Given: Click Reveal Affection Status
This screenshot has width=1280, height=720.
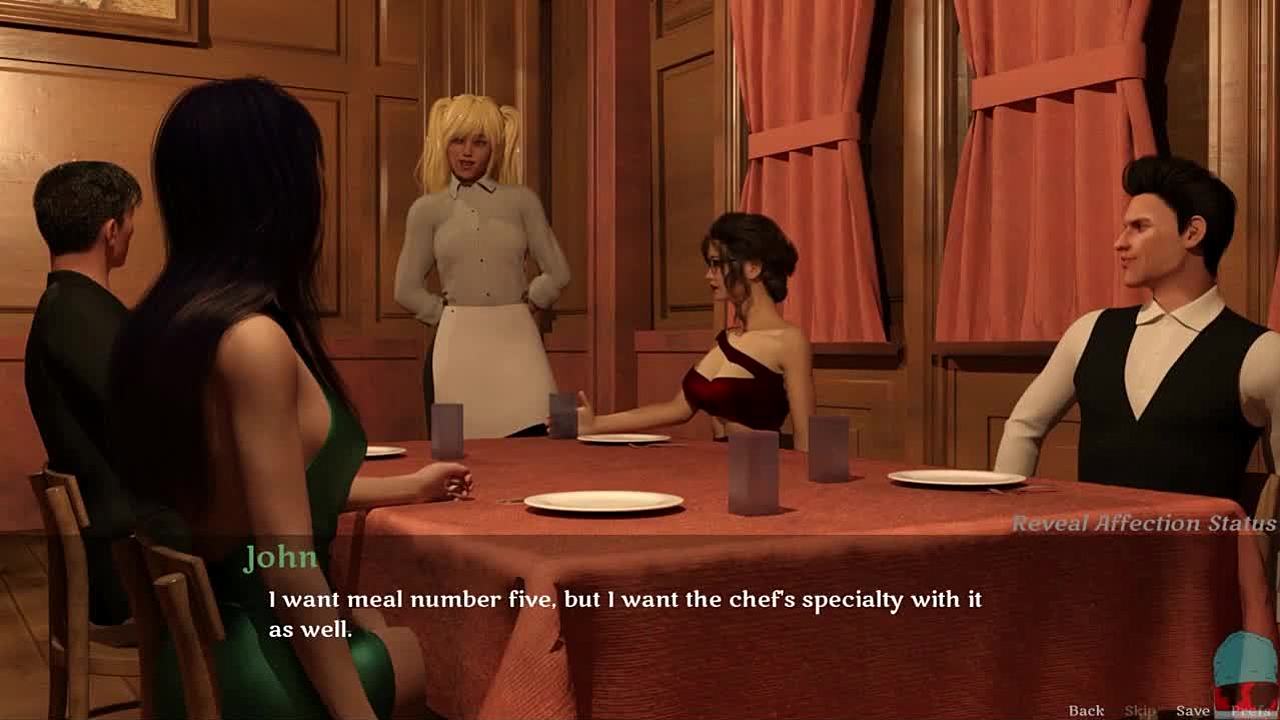Looking at the screenshot, I should coord(1143,524).
